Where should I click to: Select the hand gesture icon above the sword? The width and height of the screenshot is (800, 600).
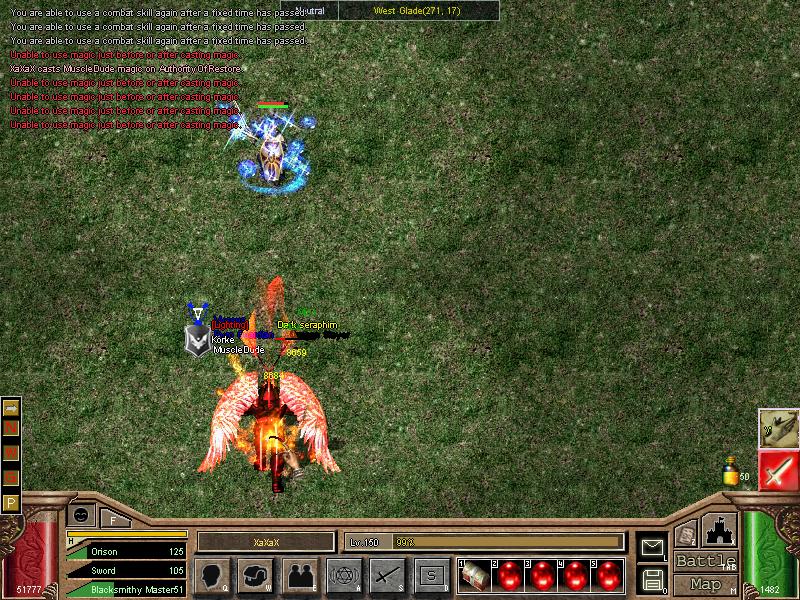[776, 427]
